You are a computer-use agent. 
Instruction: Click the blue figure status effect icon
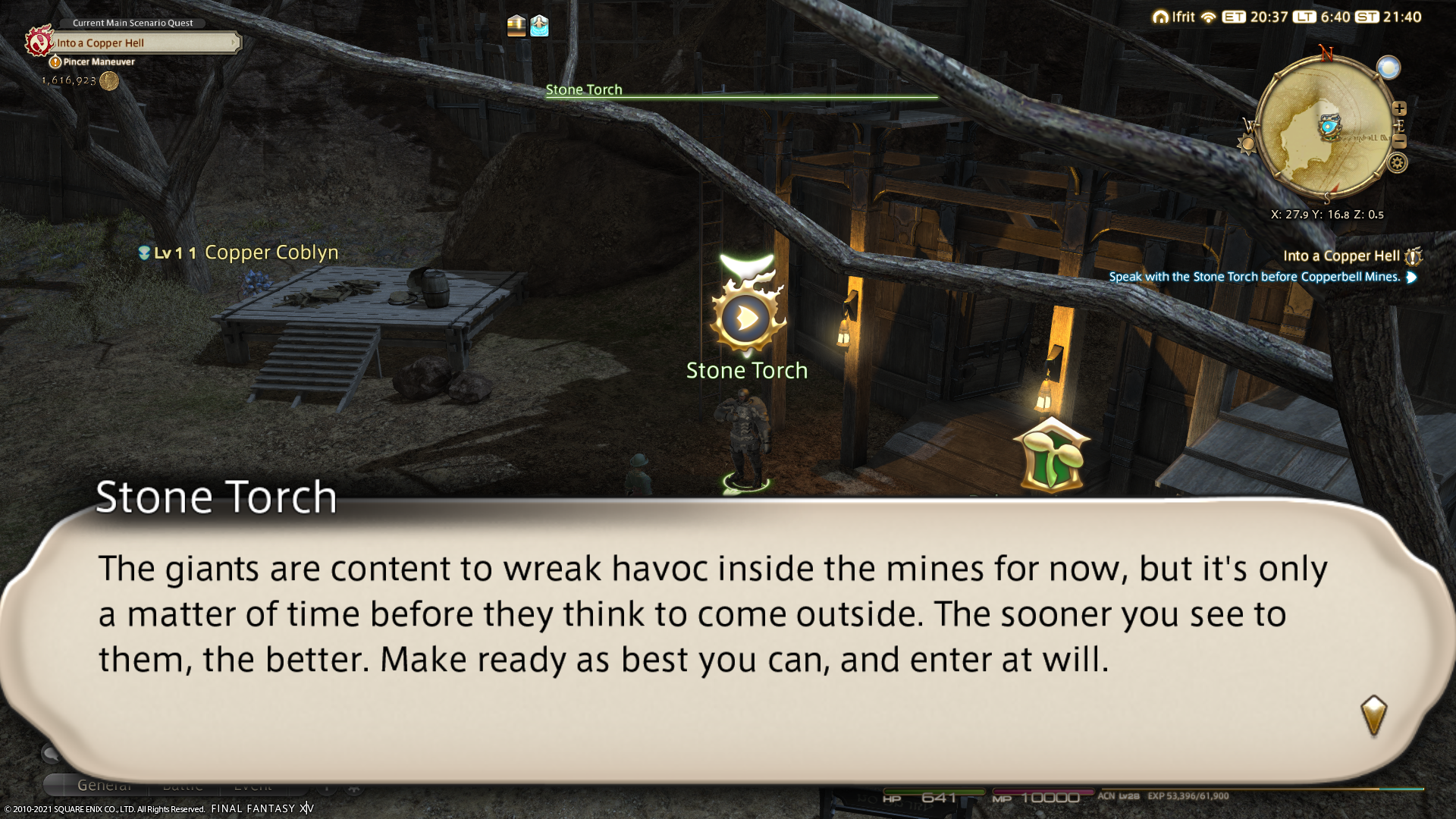coord(539,26)
